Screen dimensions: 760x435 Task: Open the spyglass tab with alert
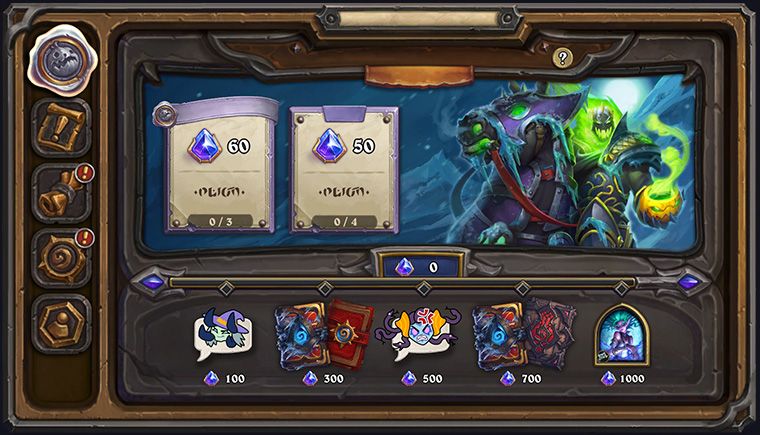click(x=61, y=194)
